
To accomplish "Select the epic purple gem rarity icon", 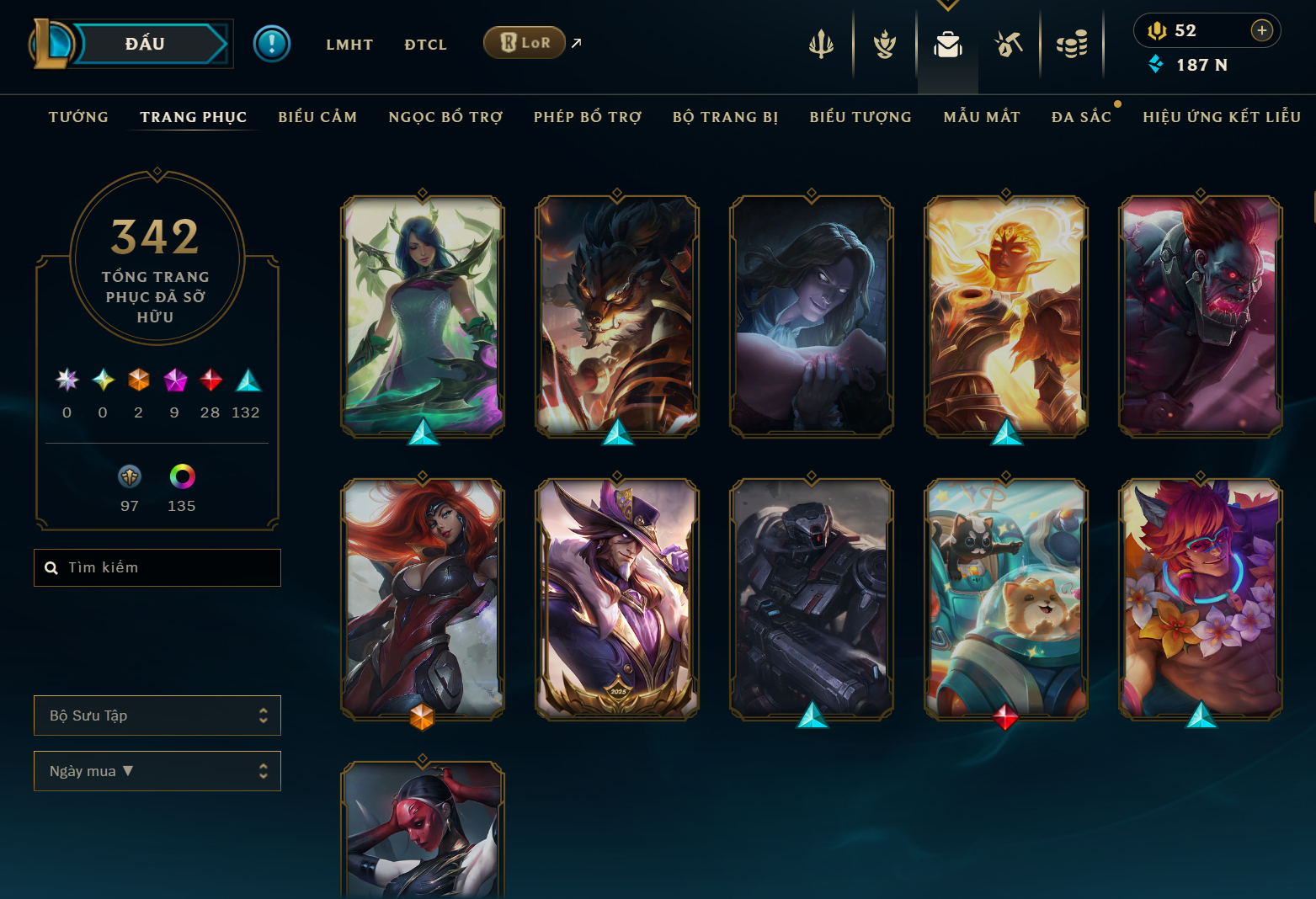I will [x=174, y=380].
